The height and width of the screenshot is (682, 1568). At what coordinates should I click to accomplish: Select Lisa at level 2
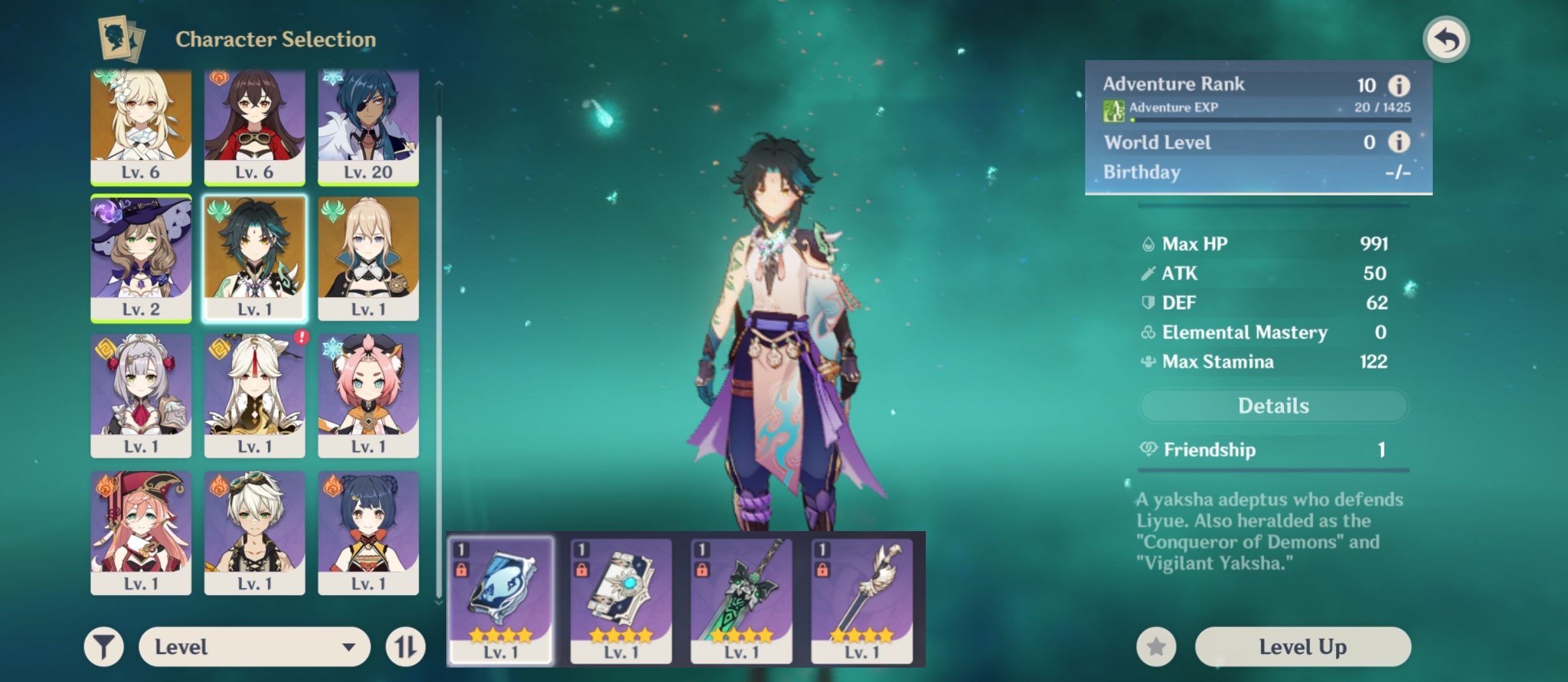141,257
